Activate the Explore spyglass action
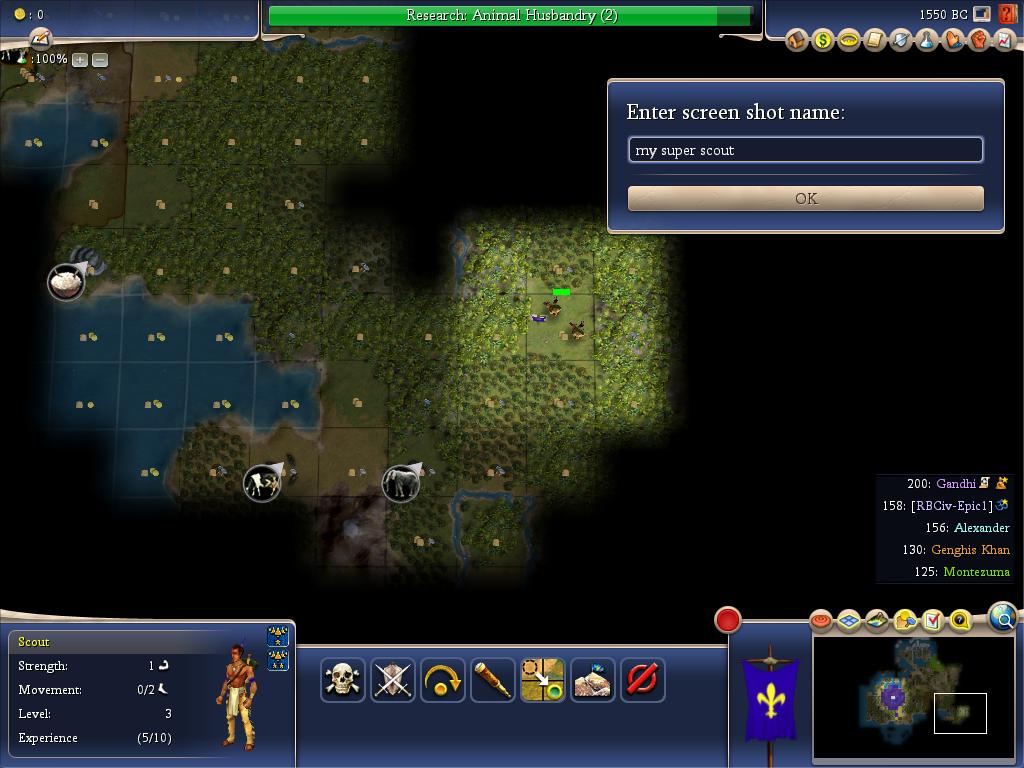 [x=493, y=680]
